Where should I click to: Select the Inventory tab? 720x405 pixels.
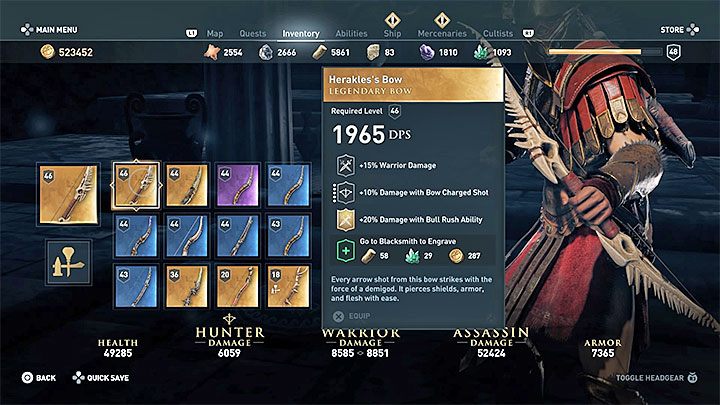pyautogui.click(x=301, y=33)
